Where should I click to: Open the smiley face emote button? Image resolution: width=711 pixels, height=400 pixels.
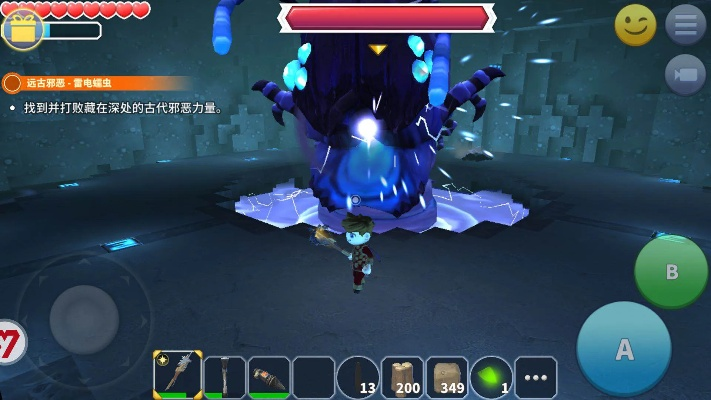click(635, 25)
